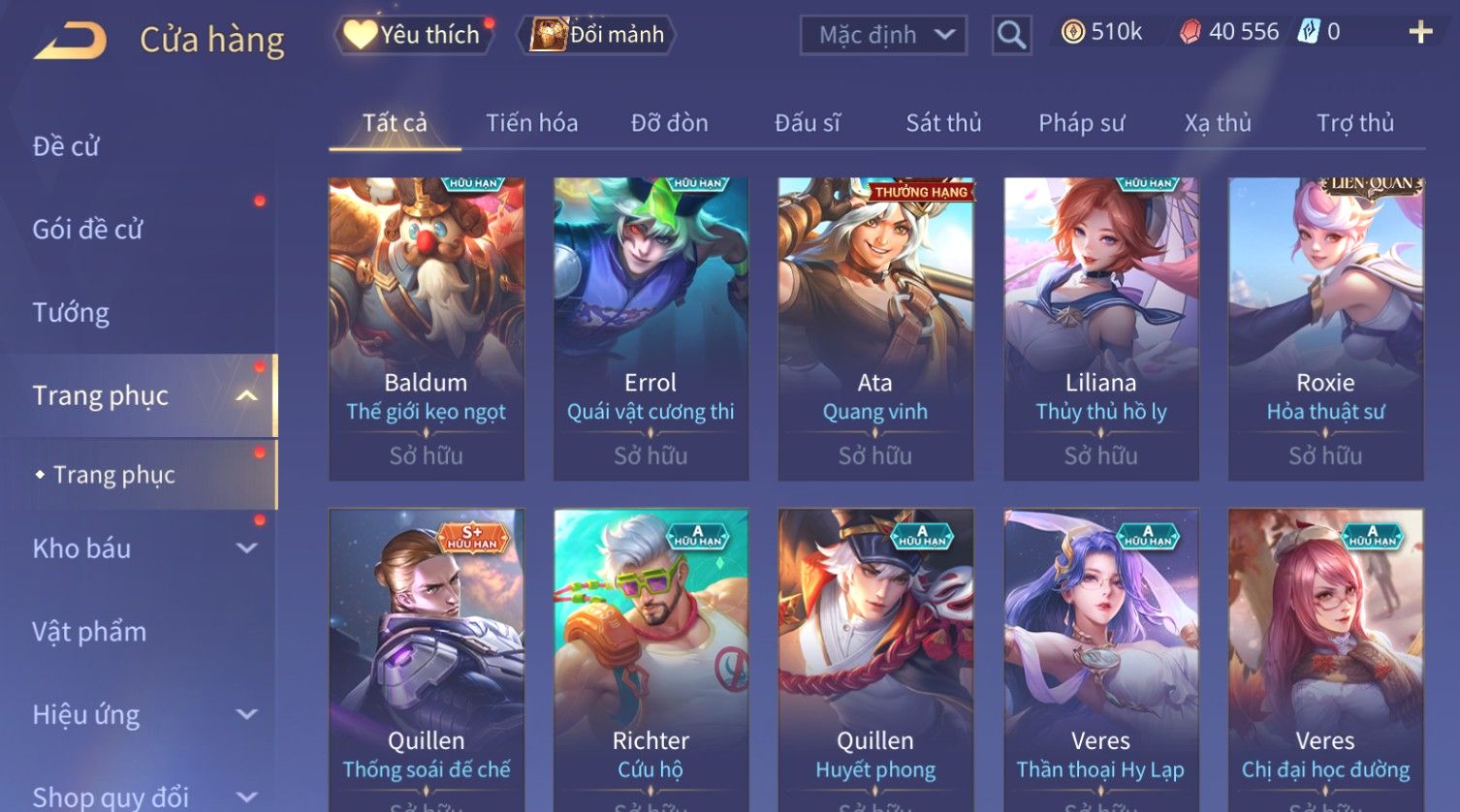Select the Đỡ đòn category tab
The width and height of the screenshot is (1460, 812).
[x=669, y=123]
